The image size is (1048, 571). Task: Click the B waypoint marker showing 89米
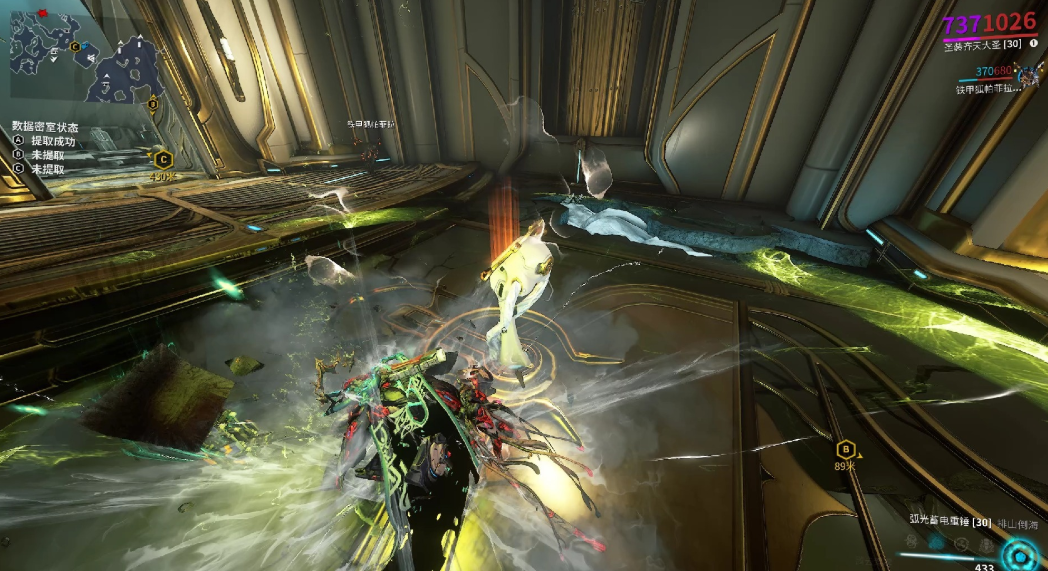[x=846, y=449]
